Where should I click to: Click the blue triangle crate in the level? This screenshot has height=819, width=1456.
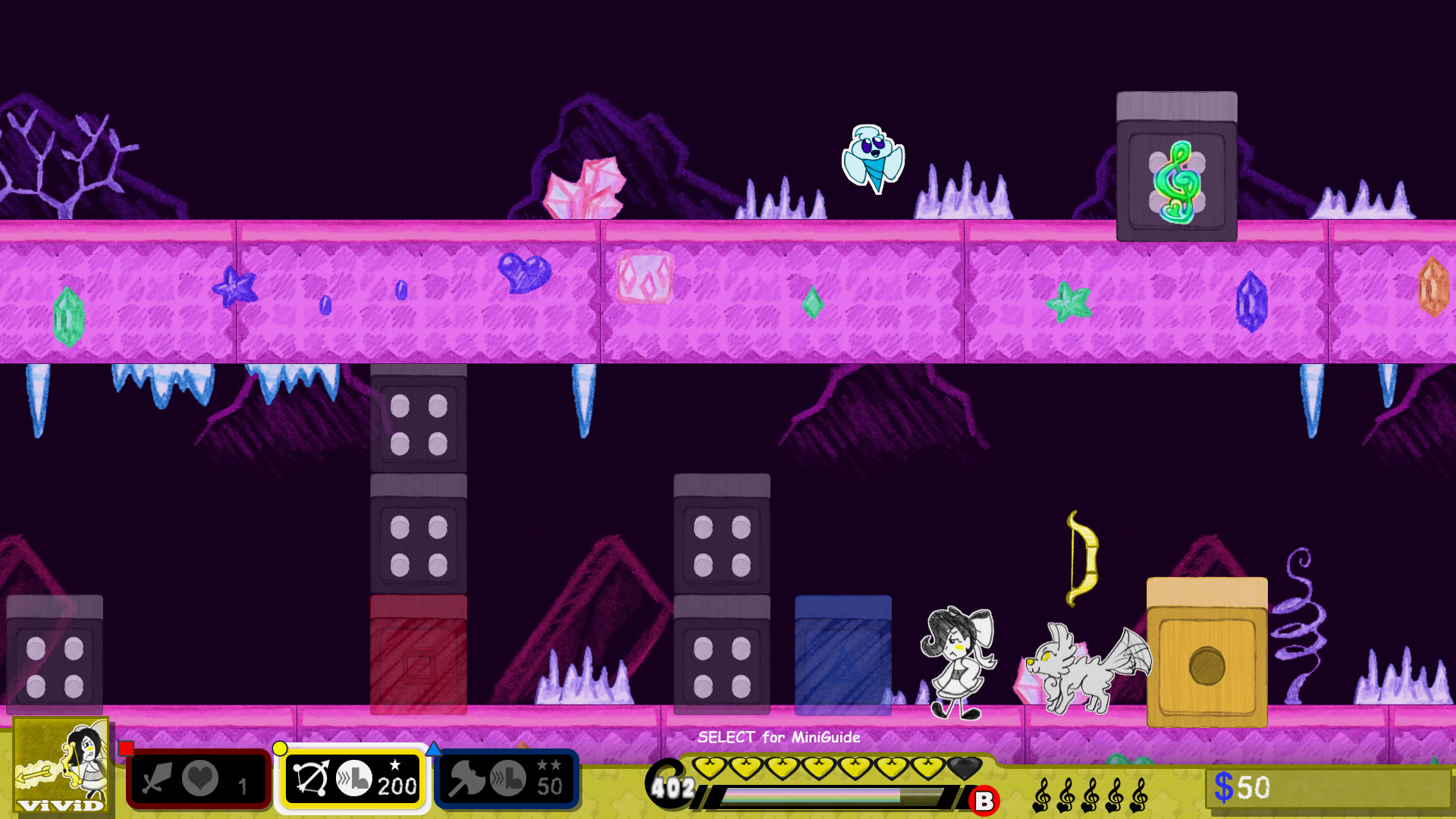coord(842,656)
